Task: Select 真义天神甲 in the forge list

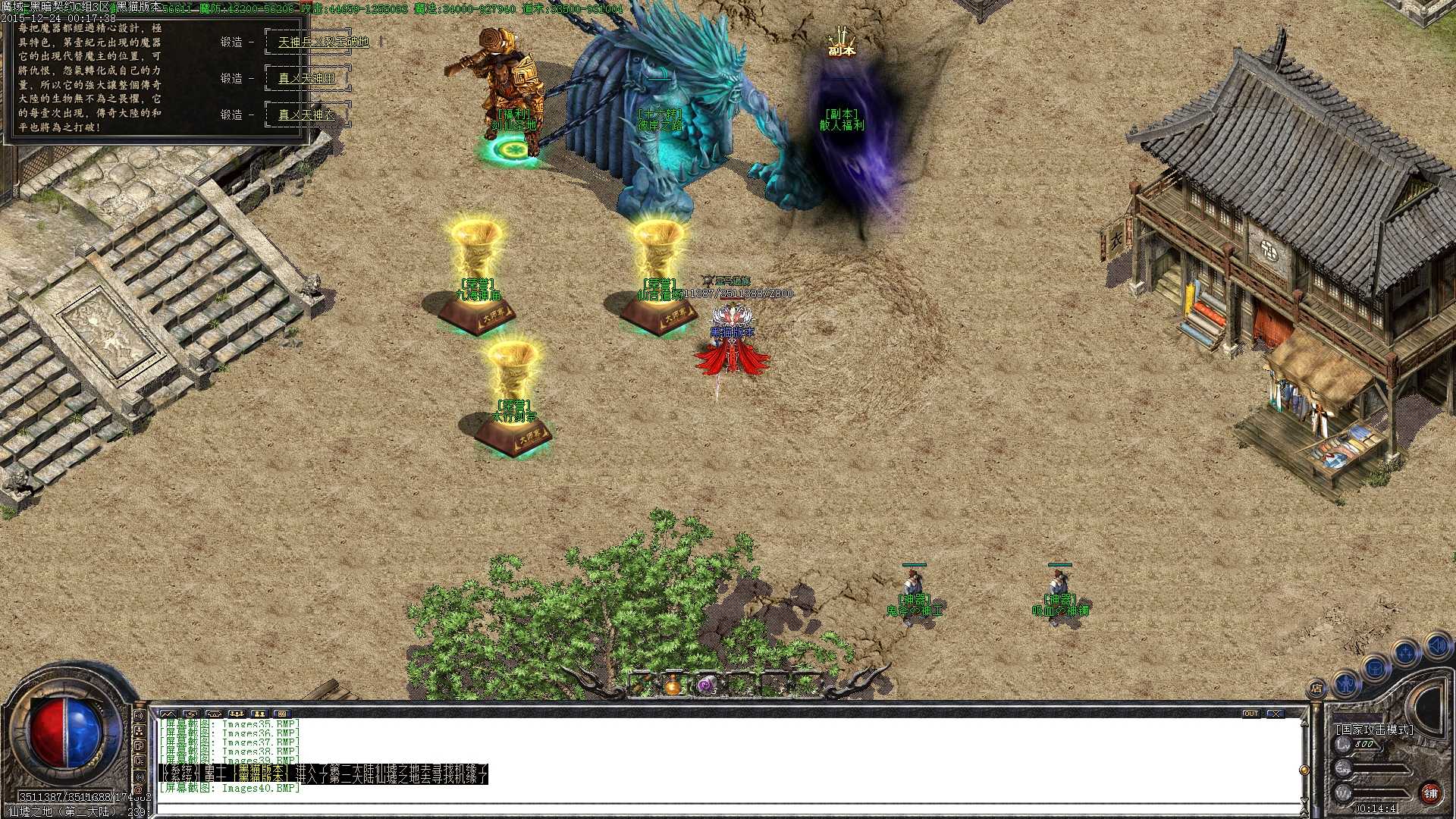Action: pos(306,78)
